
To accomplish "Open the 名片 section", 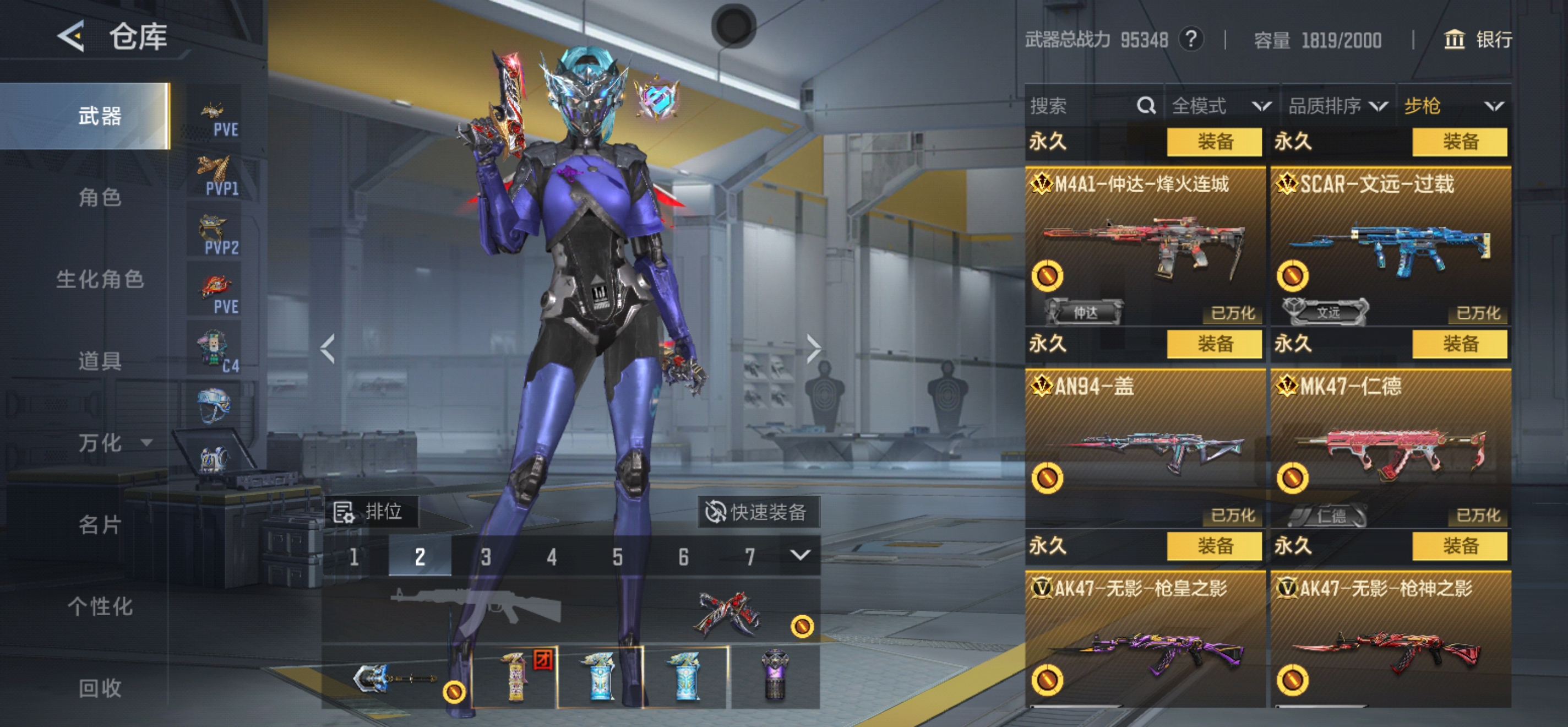I will [x=100, y=524].
